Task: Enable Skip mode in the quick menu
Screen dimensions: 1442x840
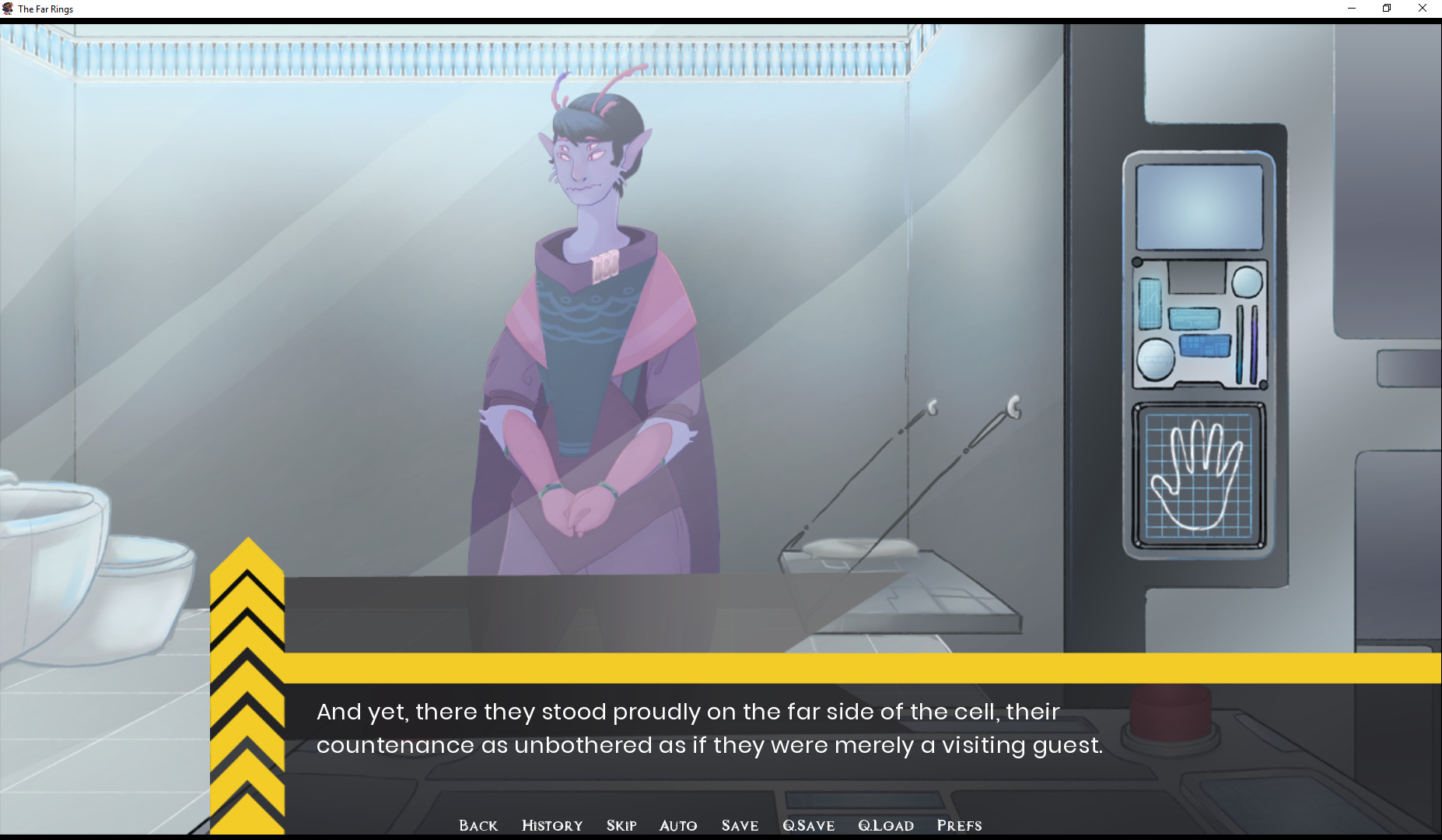Action: (621, 826)
